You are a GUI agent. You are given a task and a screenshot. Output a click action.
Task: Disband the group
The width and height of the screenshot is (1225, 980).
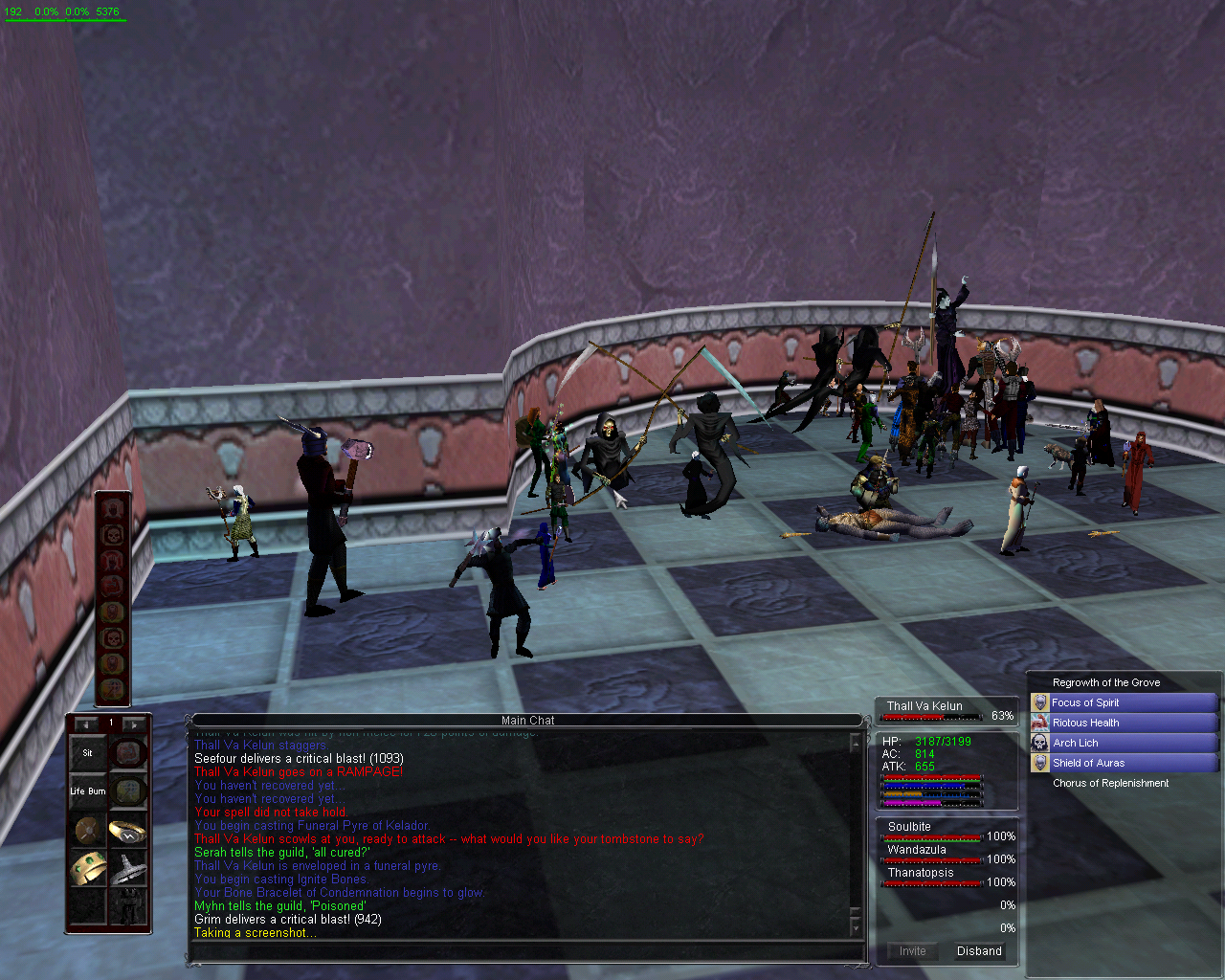(979, 951)
